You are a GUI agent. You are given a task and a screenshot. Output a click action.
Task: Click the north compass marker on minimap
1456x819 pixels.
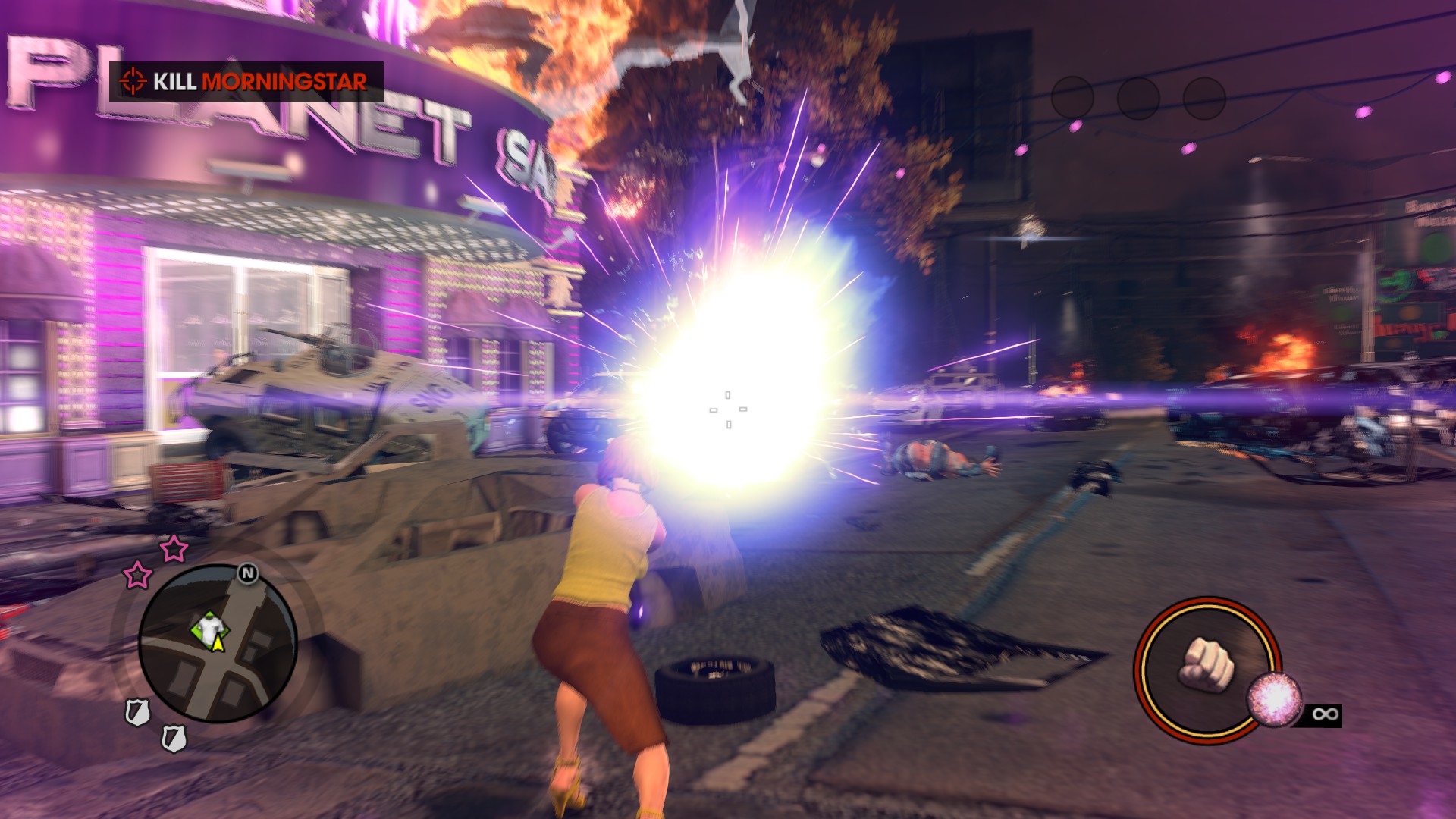tap(247, 573)
